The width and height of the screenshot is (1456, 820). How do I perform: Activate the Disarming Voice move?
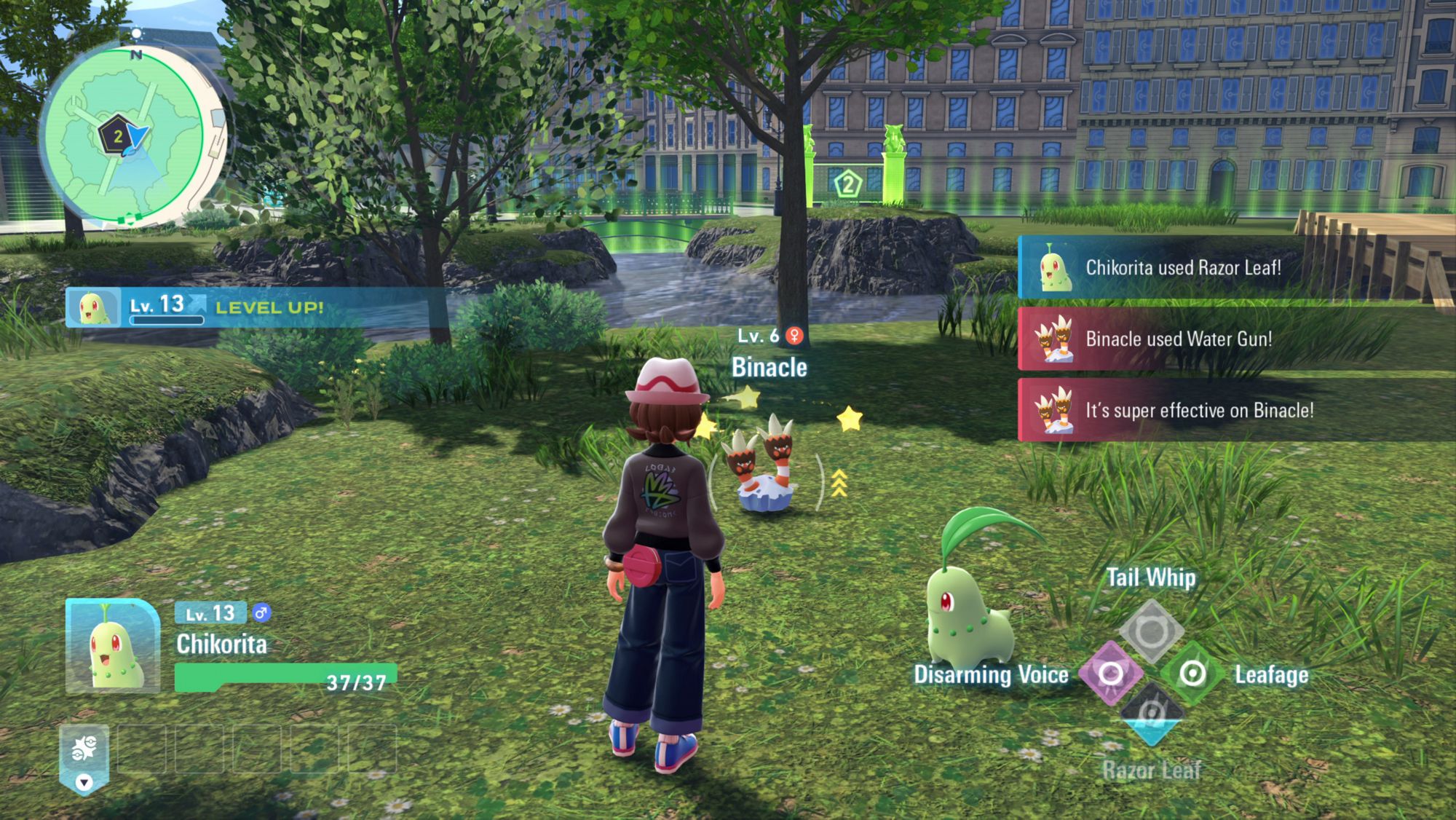tap(1110, 674)
